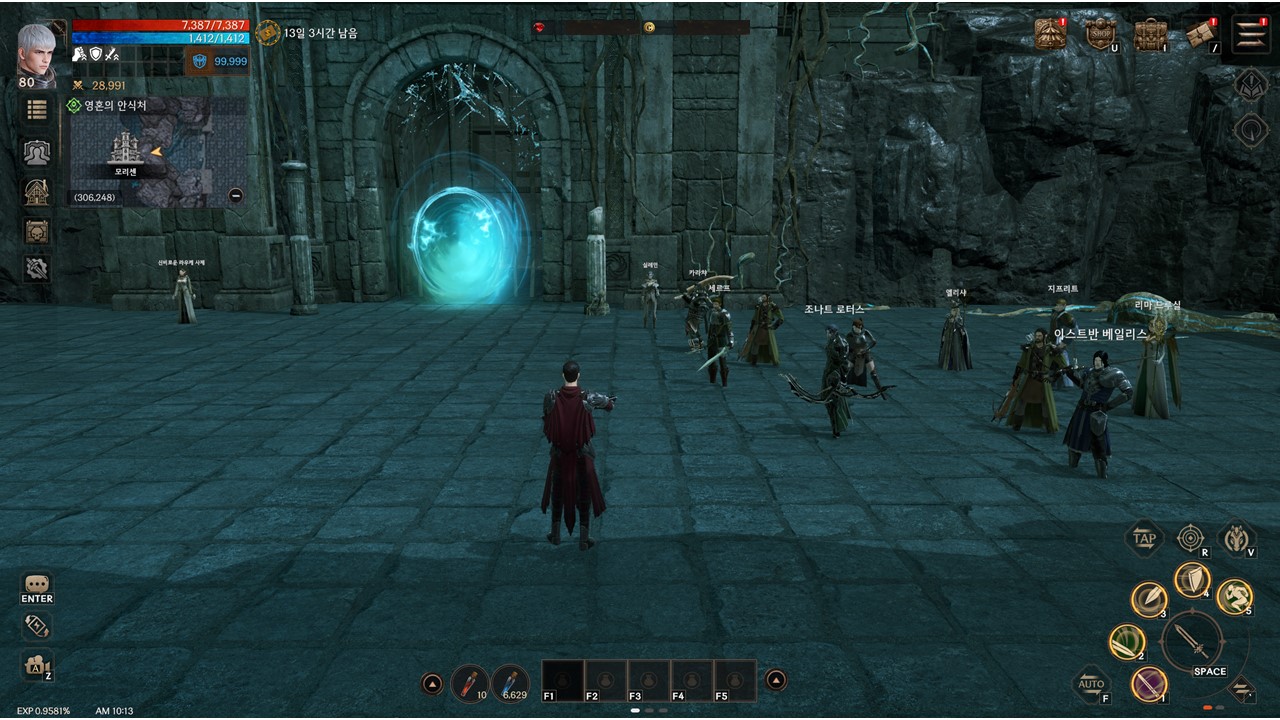Screen dimensions: 1280x720
Task: Open the SHOP shield icon
Action: click(1100, 33)
